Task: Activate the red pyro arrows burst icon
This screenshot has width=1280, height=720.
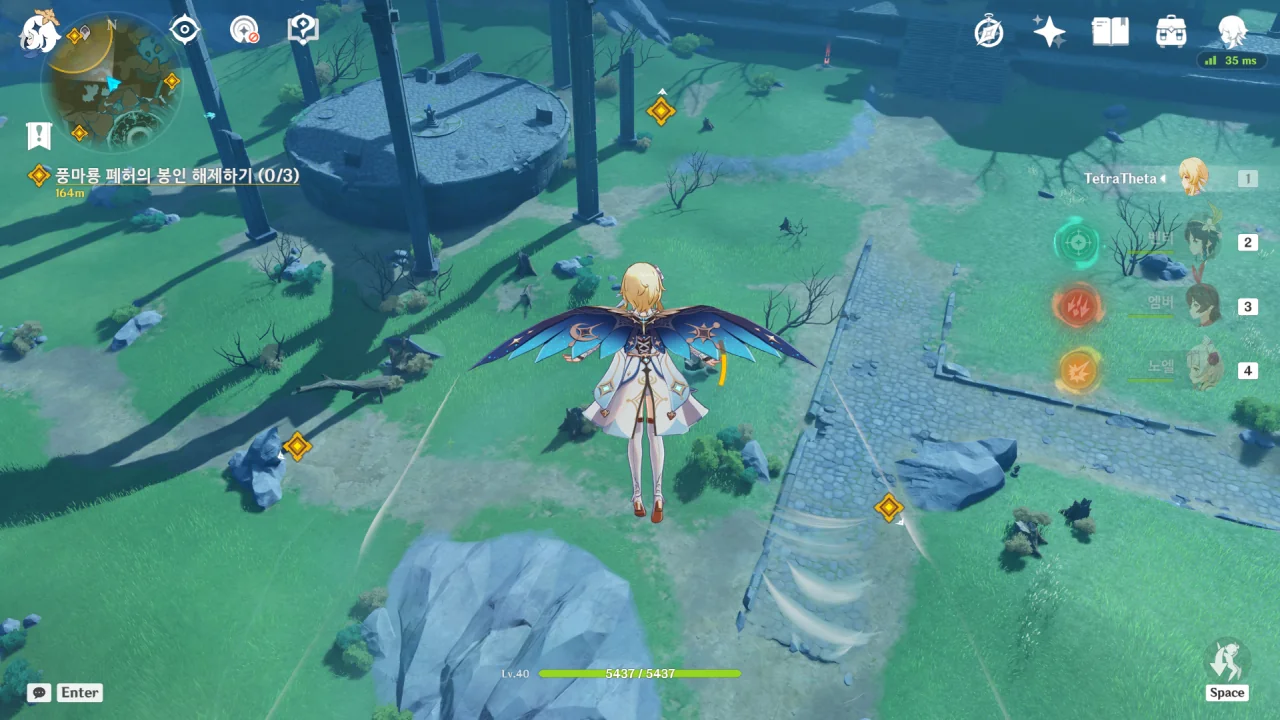Action: point(1077,307)
